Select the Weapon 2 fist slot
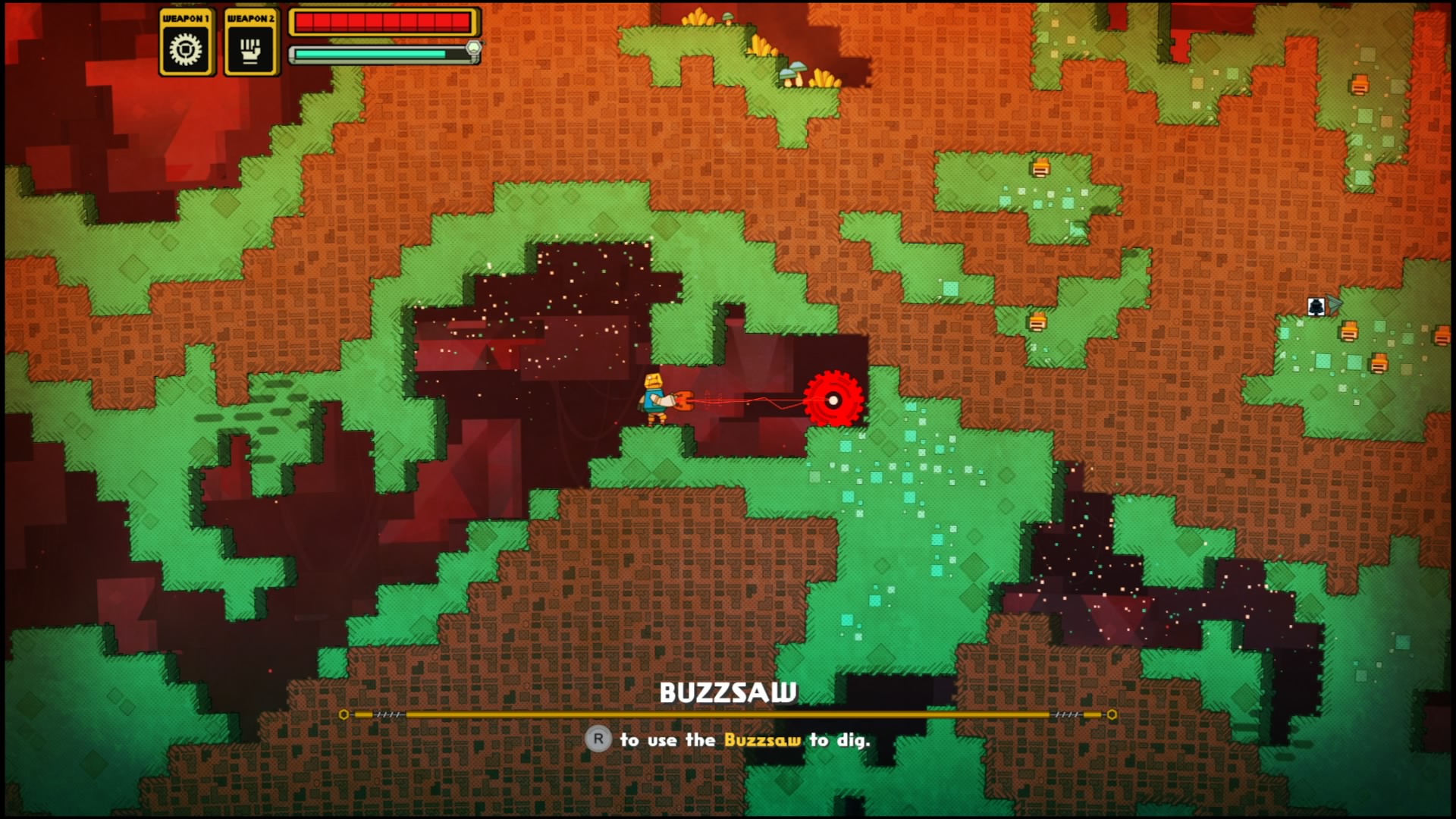Viewport: 1456px width, 819px height. [251, 44]
